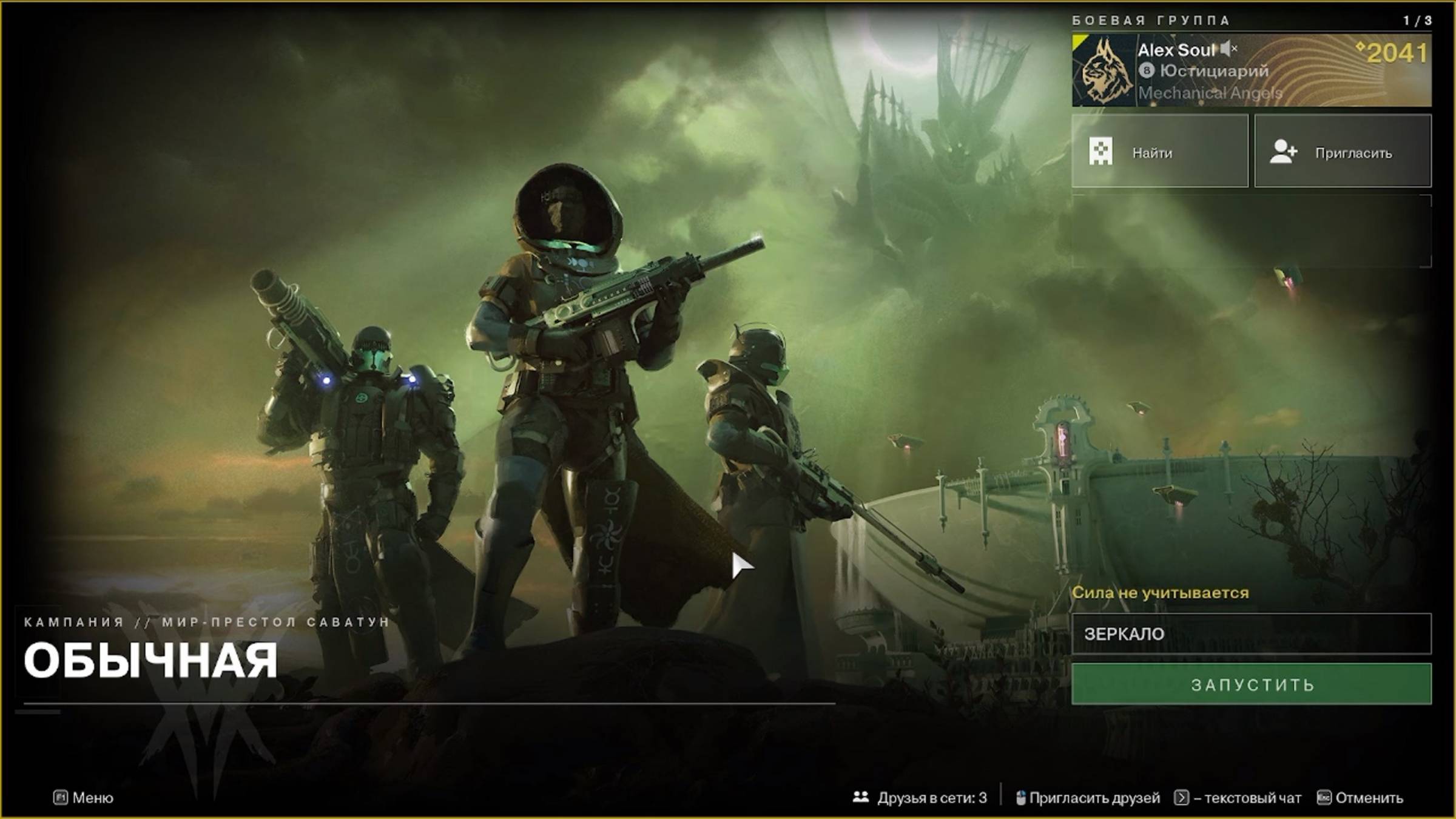This screenshot has width=1456, height=819.
Task: Choose Пригласить друзей in the footer
Action: pos(1088,798)
